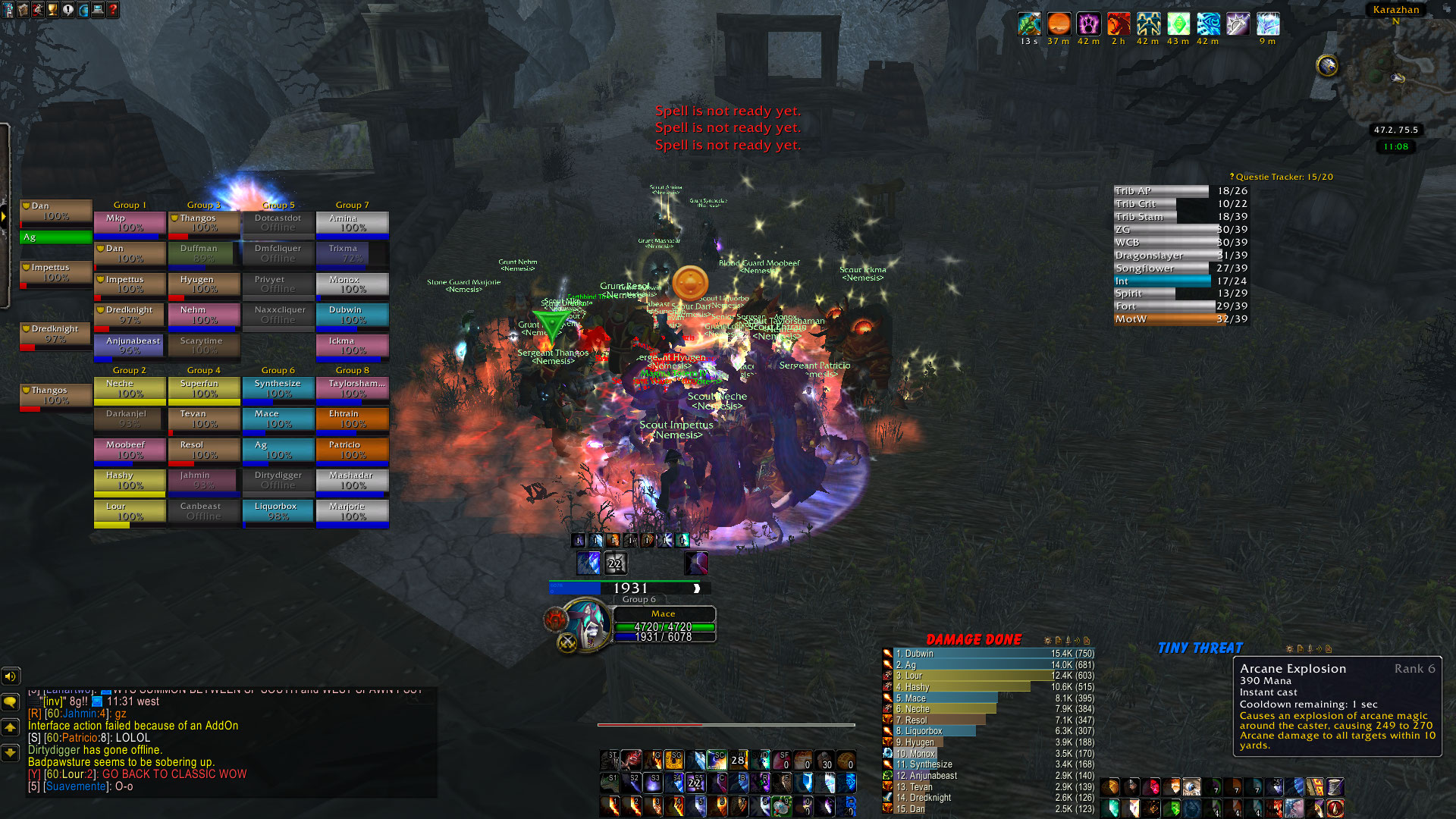Target Anjunabeast in the raid frames
This screenshot has width=1456, height=819.
(x=129, y=346)
